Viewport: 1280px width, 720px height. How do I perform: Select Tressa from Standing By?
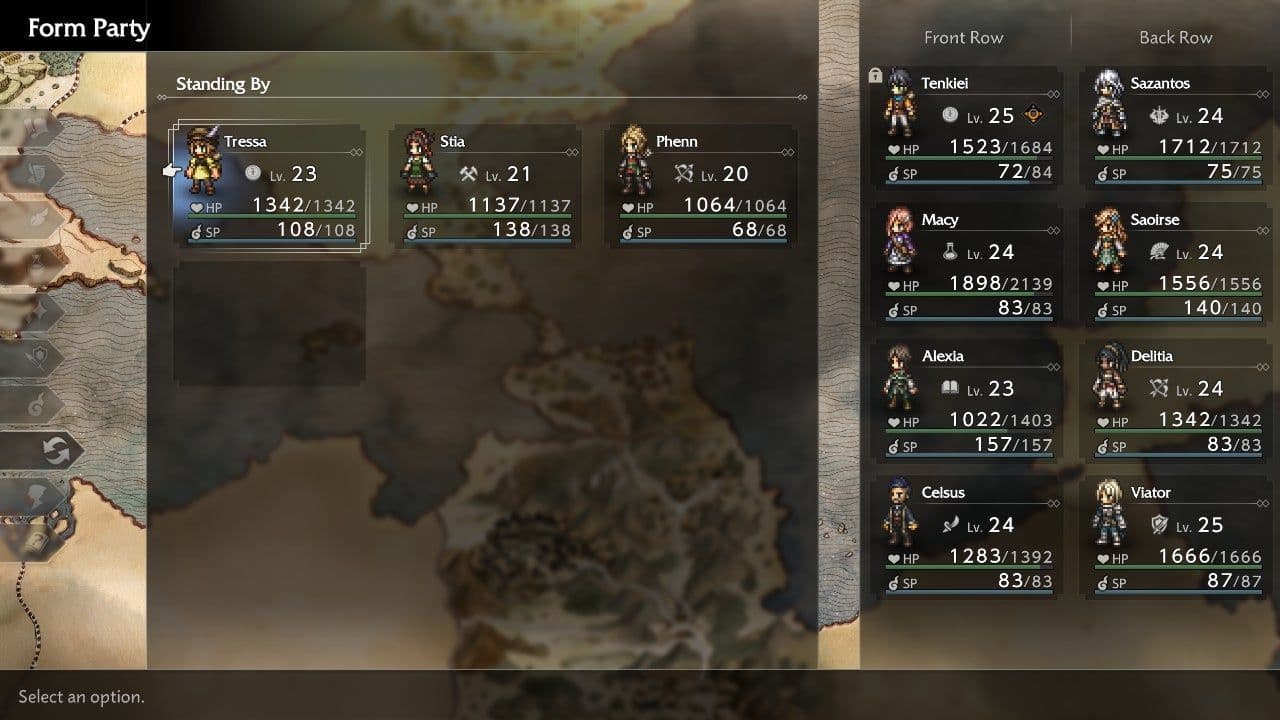(x=269, y=187)
